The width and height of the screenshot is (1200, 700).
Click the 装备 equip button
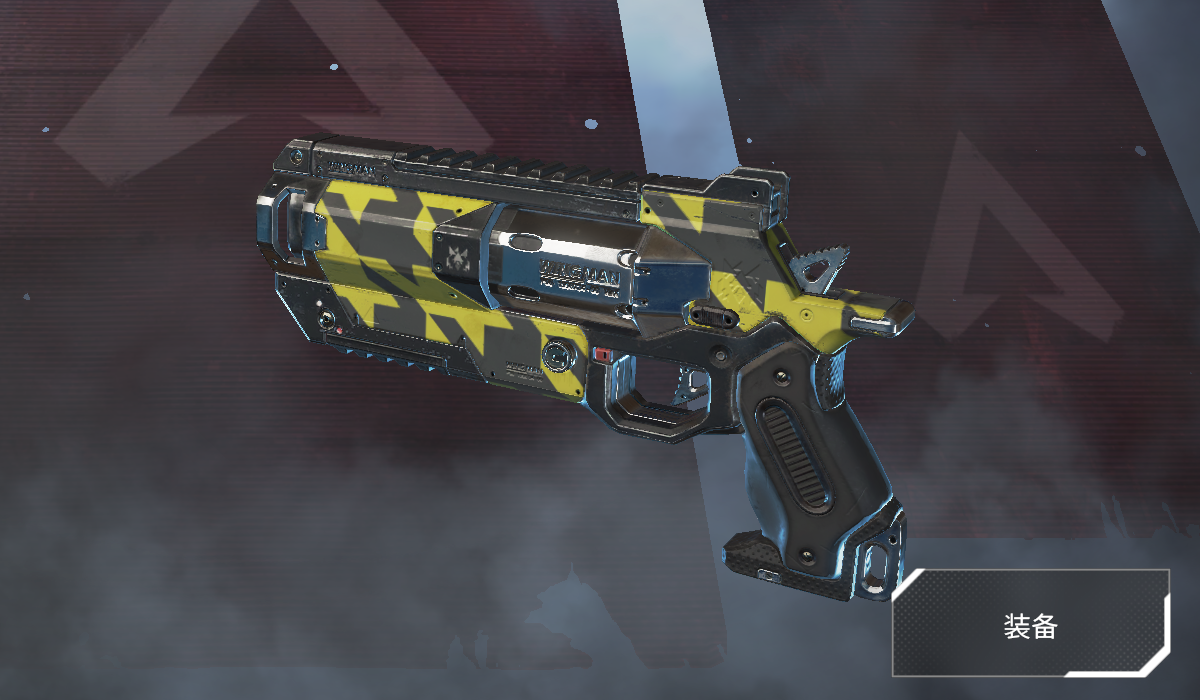(x=1030, y=626)
